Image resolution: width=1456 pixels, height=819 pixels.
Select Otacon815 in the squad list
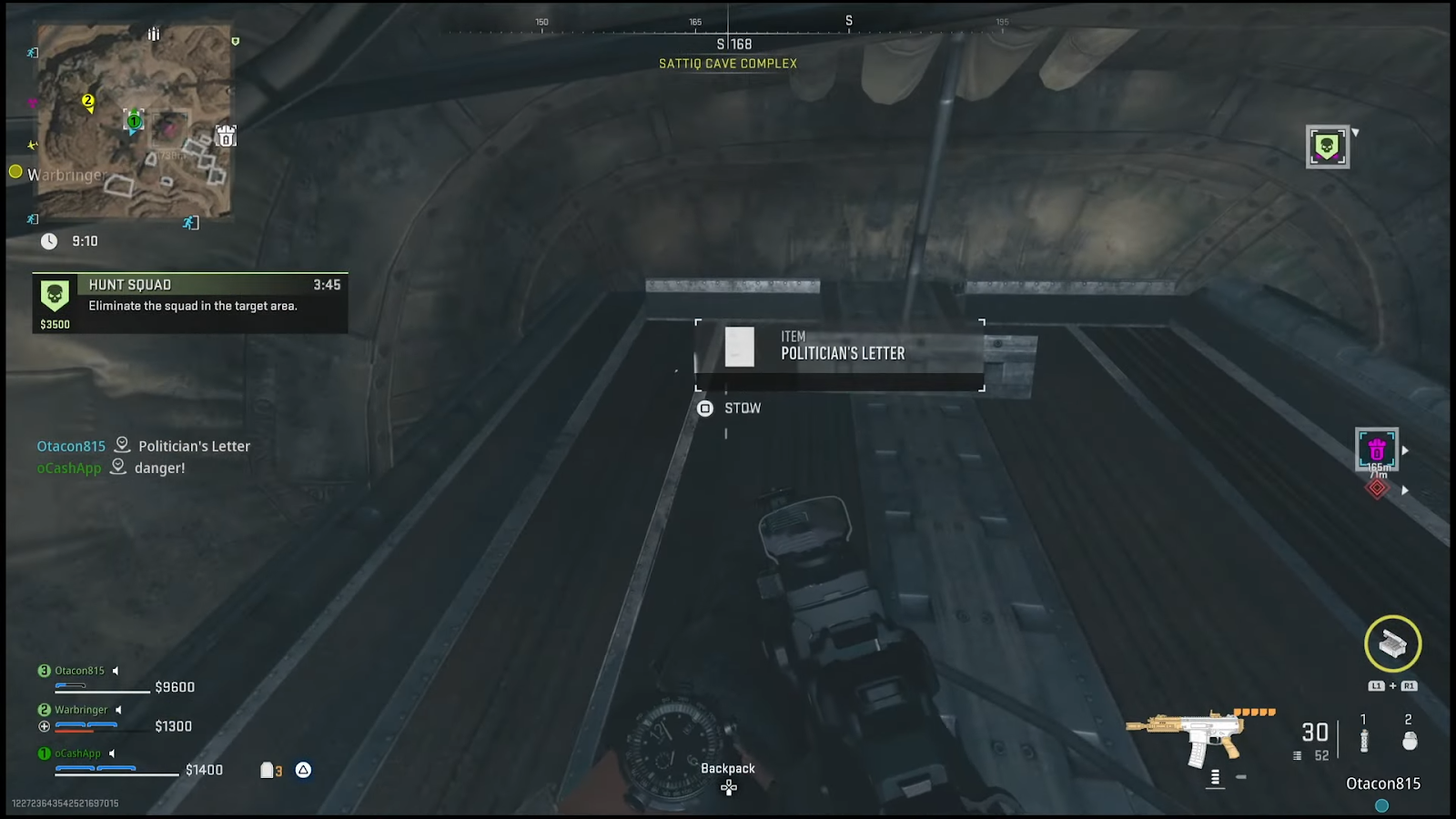79,671
